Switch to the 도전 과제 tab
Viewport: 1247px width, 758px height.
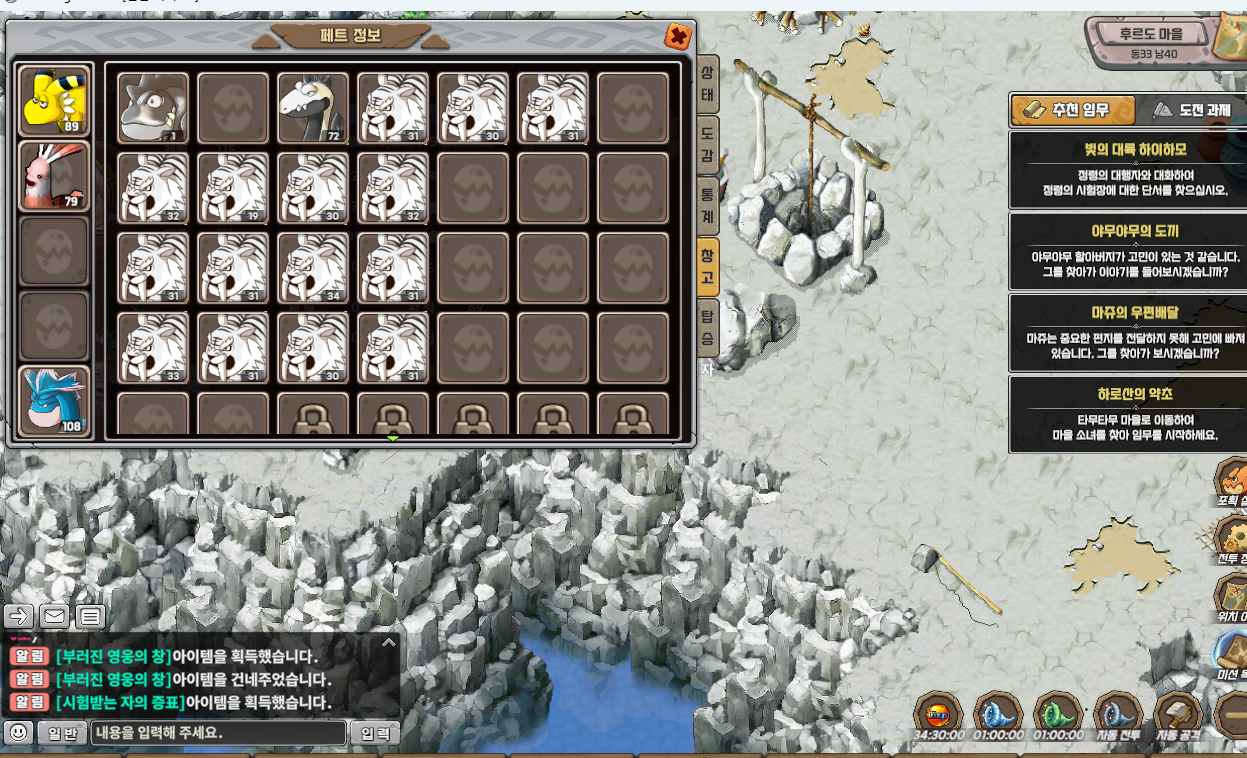click(x=1190, y=110)
